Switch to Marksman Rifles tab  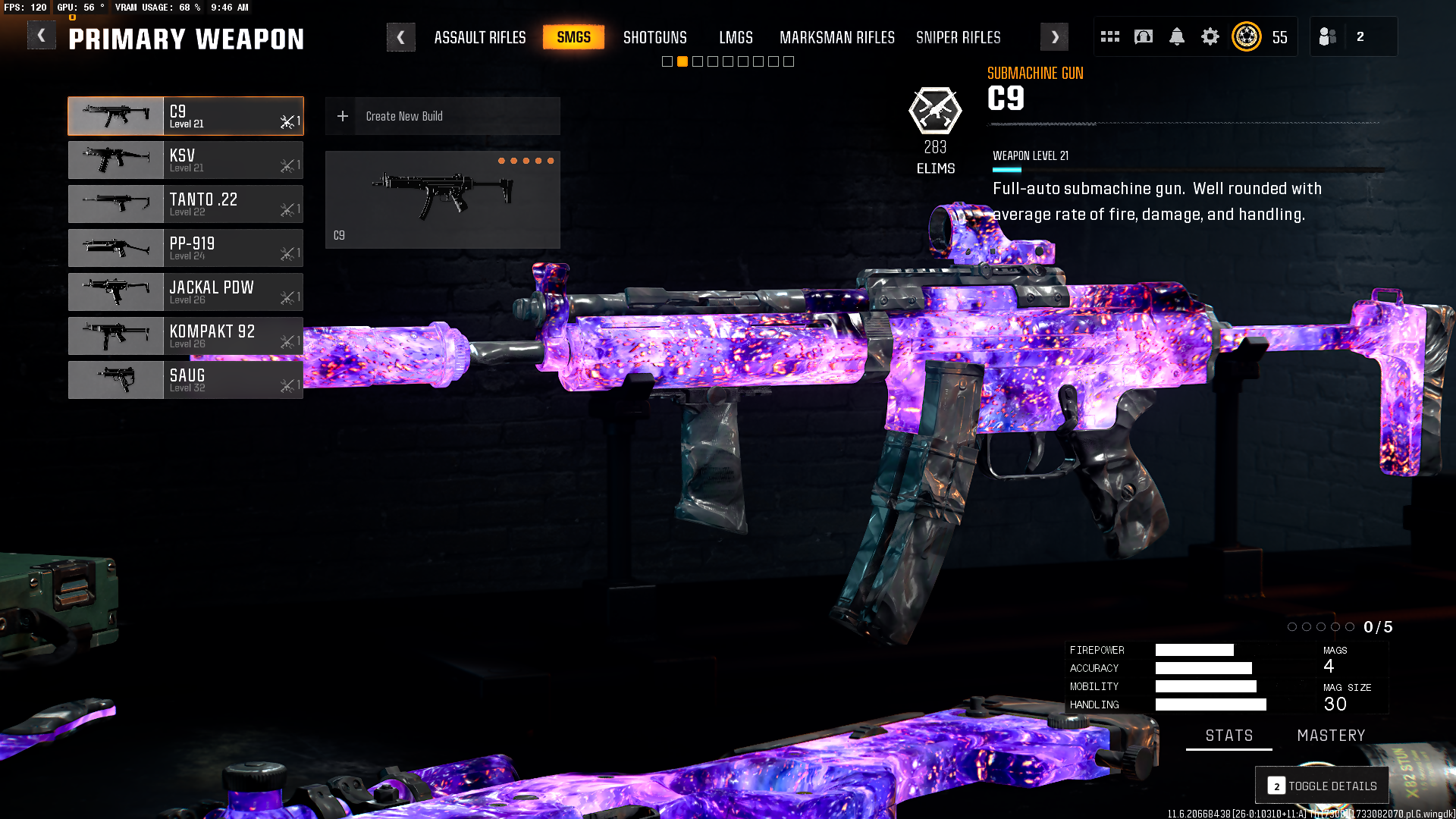click(836, 37)
